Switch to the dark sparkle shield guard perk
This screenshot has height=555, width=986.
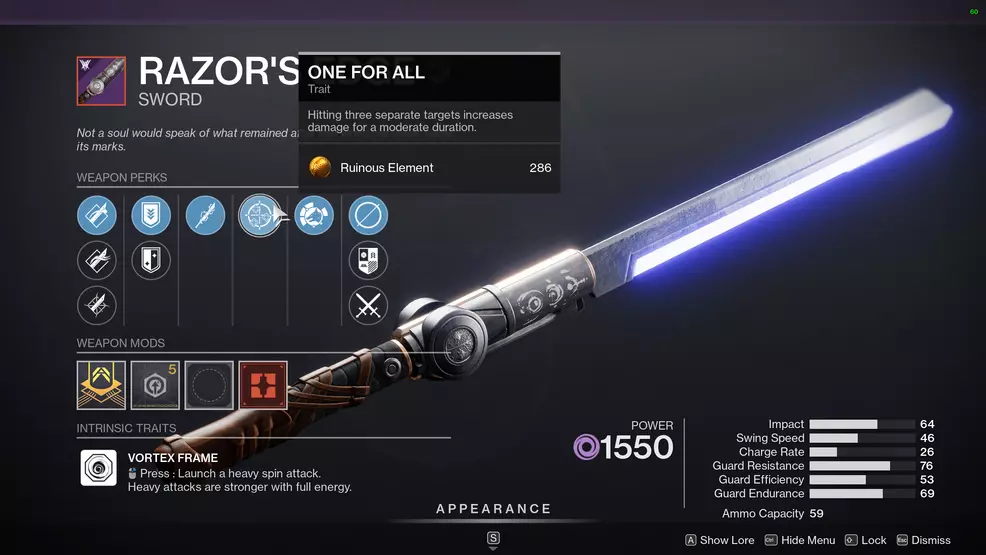coord(151,260)
